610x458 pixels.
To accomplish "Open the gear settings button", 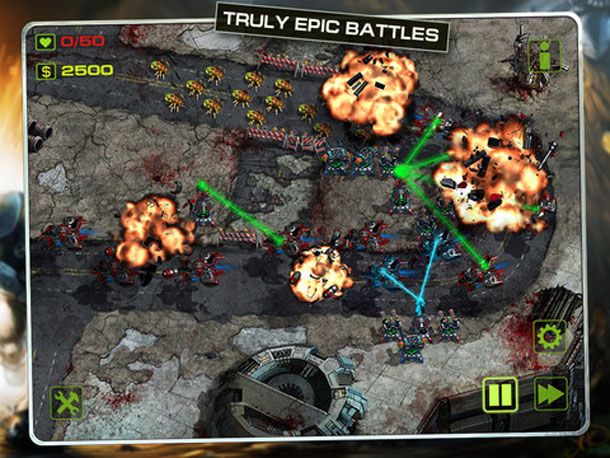I will pyautogui.click(x=549, y=336).
